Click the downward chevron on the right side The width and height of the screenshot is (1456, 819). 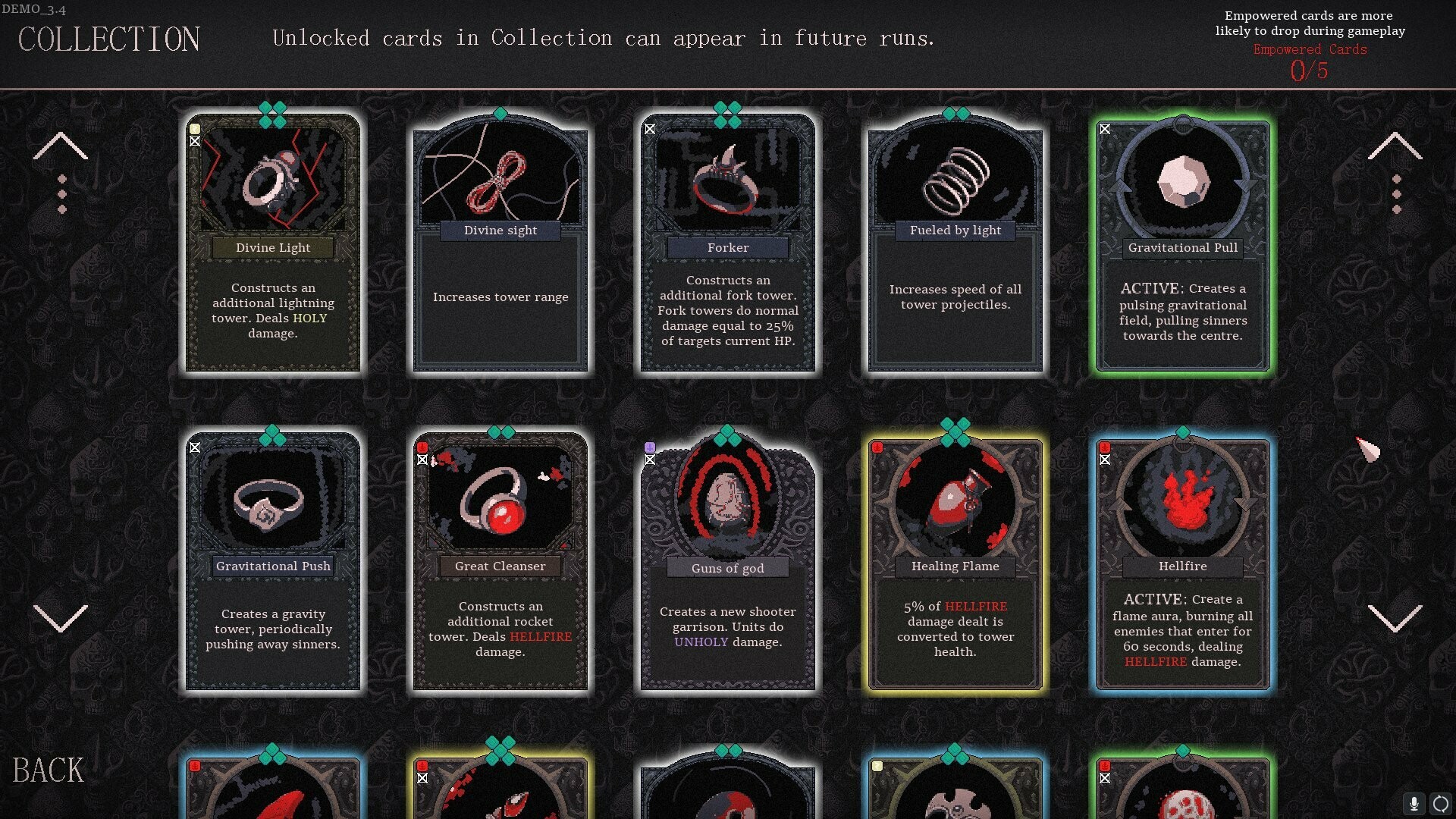coord(1395,620)
